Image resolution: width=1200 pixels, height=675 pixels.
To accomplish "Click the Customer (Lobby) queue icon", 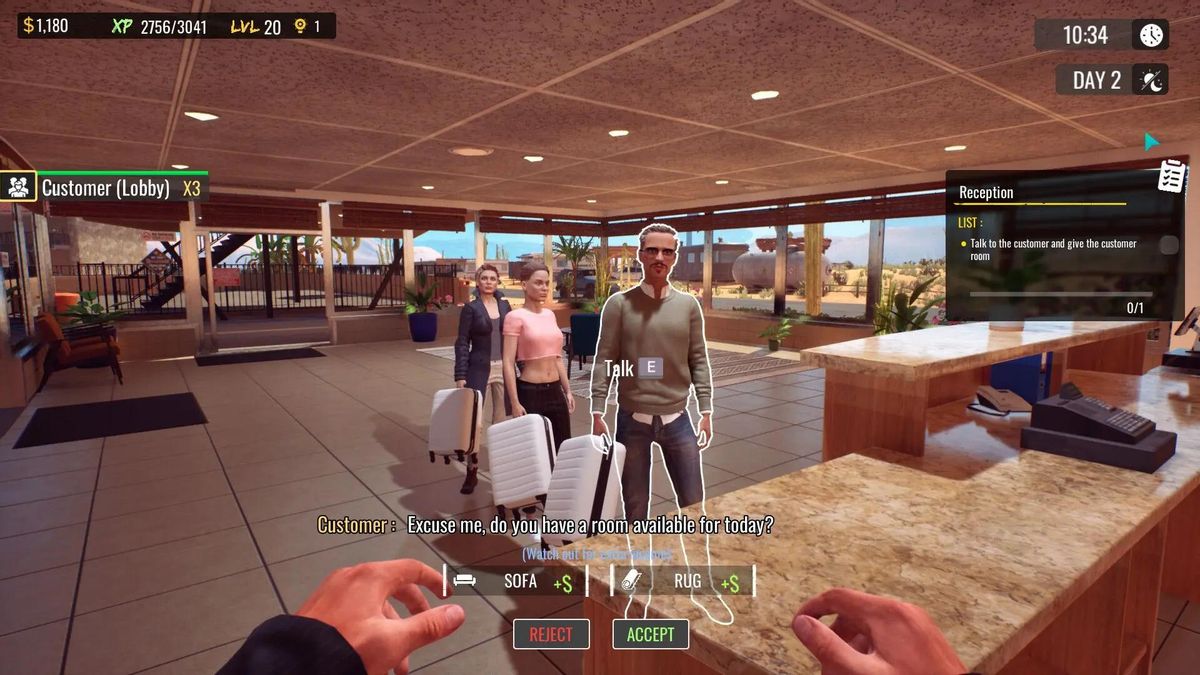I will [x=19, y=187].
